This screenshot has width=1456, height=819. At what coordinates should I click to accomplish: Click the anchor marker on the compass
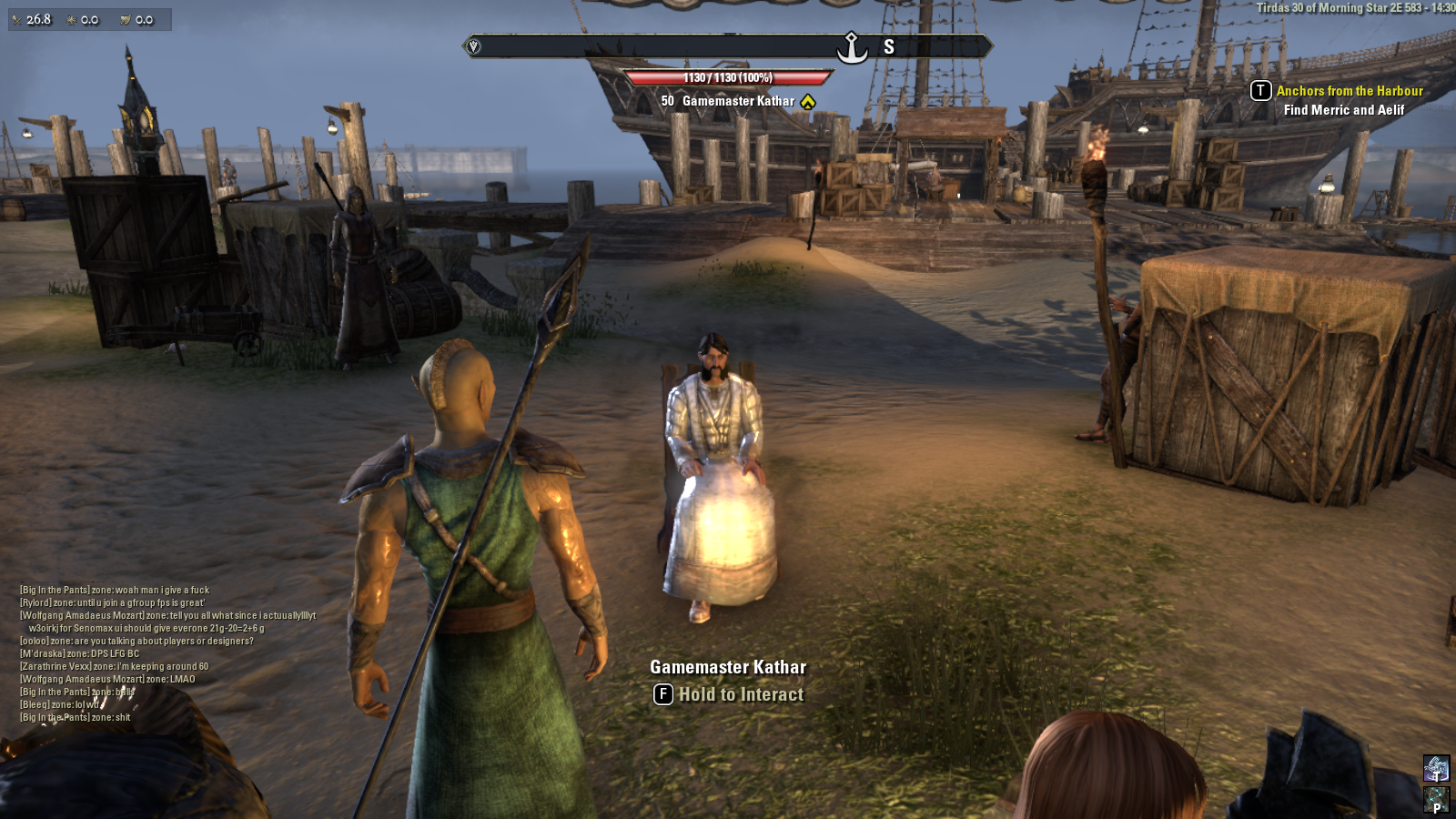point(852,47)
